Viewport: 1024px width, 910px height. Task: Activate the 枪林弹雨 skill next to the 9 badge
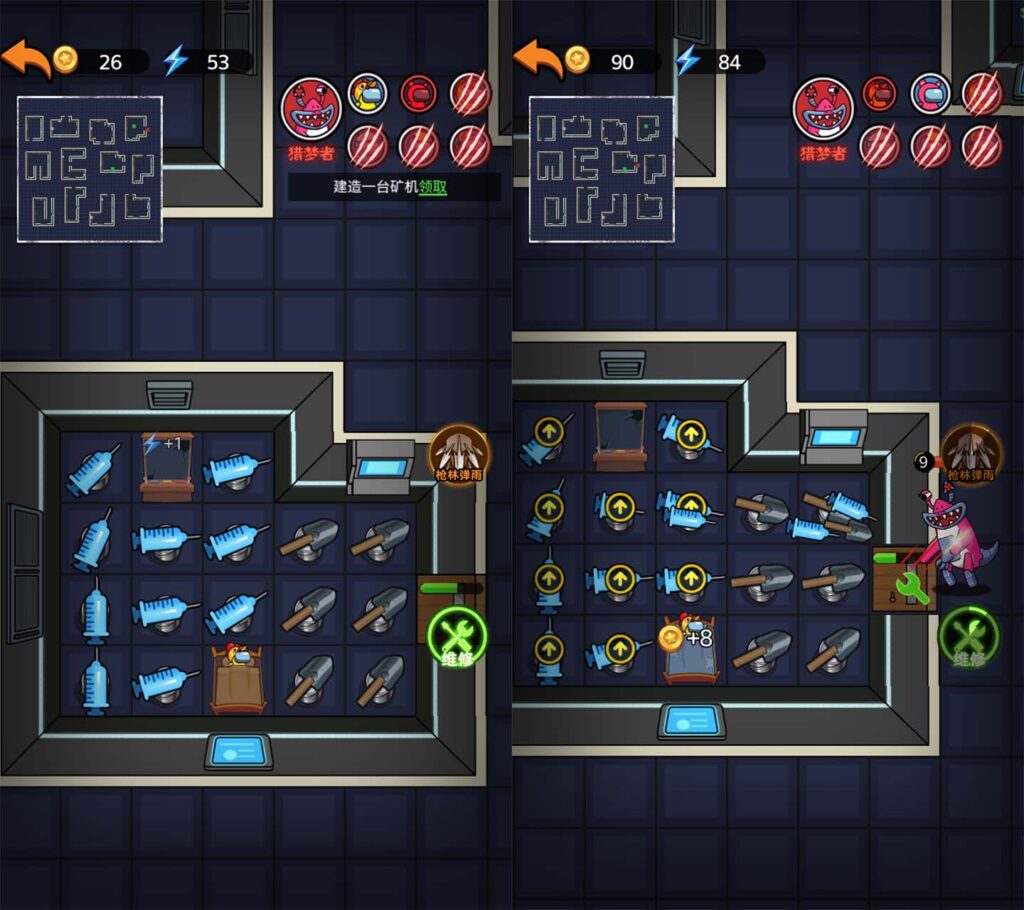968,453
